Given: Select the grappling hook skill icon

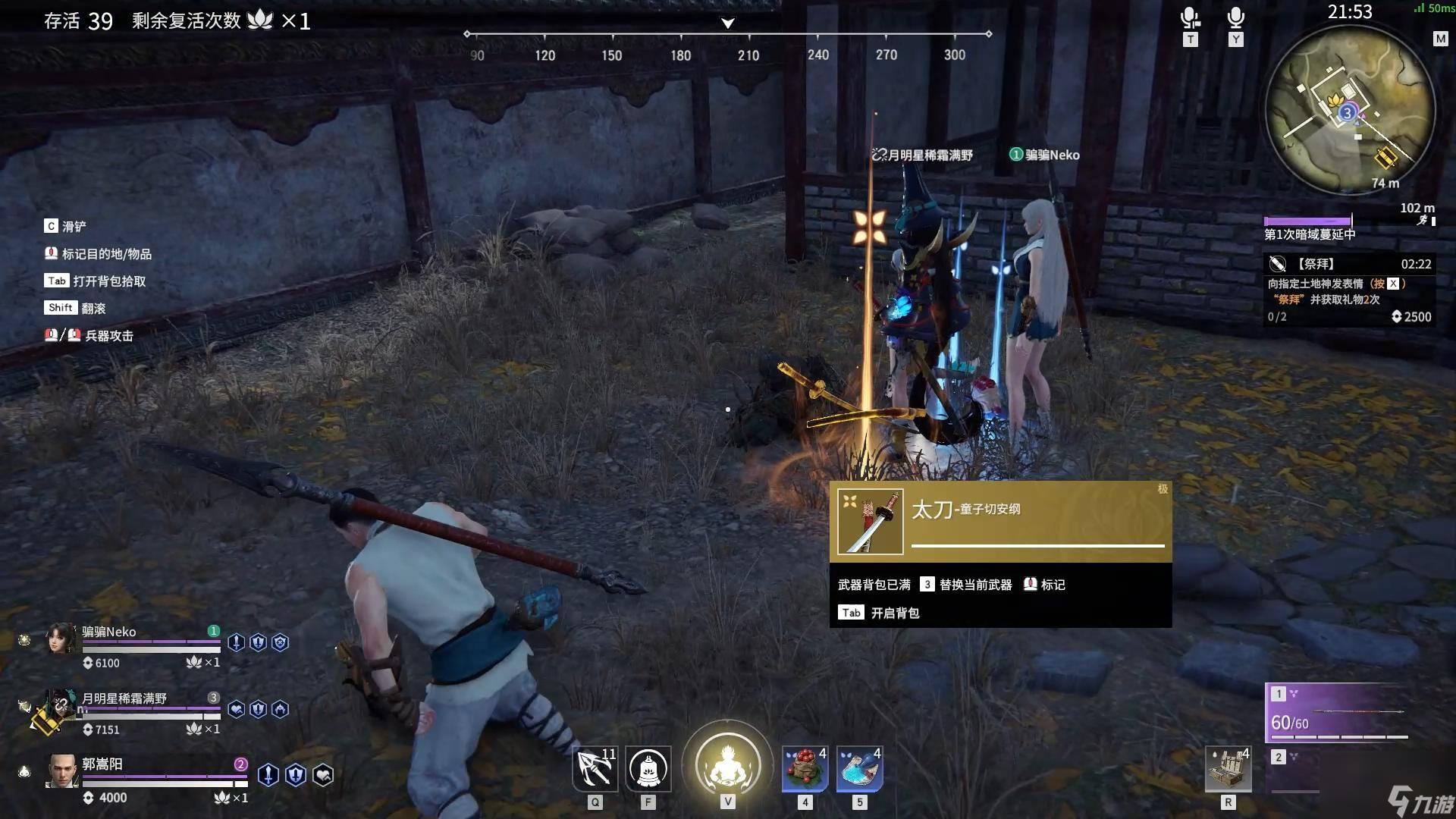Looking at the screenshot, I should click(x=595, y=769).
